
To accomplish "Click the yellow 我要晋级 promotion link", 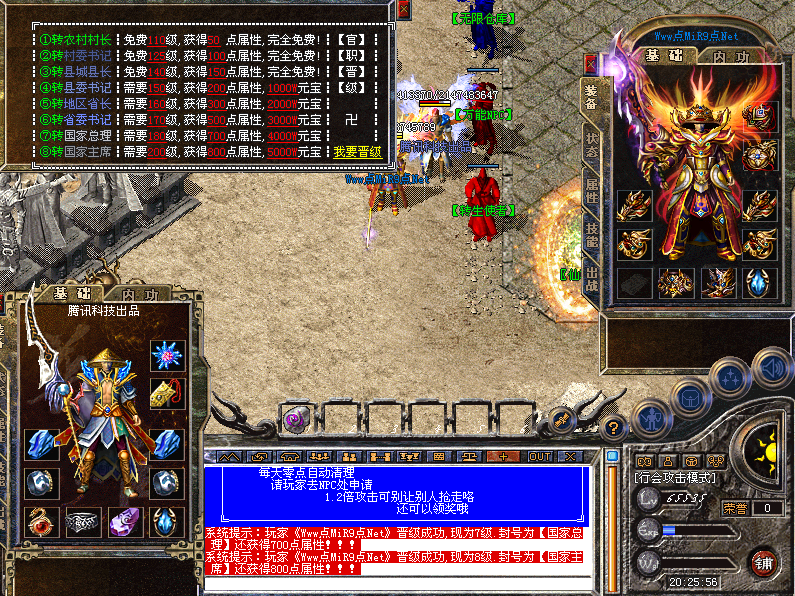I will [358, 152].
